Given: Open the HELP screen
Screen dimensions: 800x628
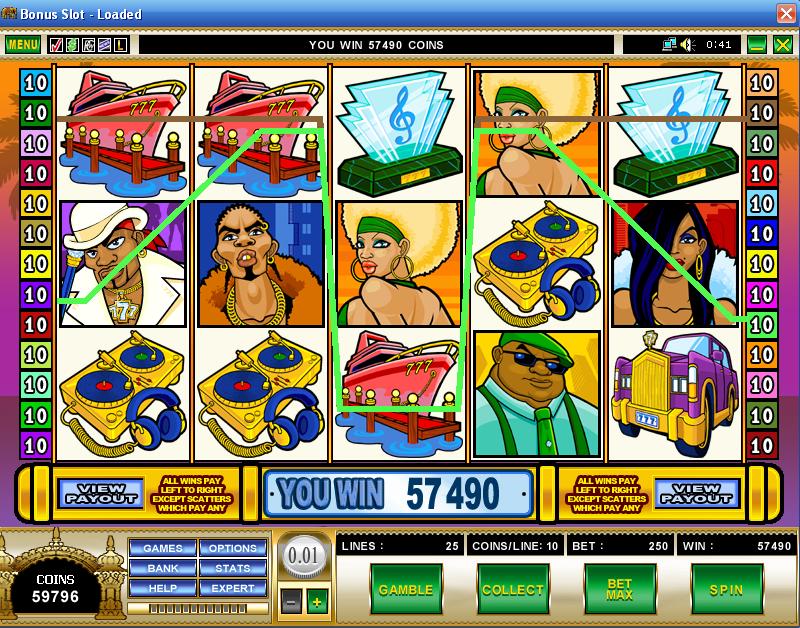Looking at the screenshot, I should (x=162, y=588).
